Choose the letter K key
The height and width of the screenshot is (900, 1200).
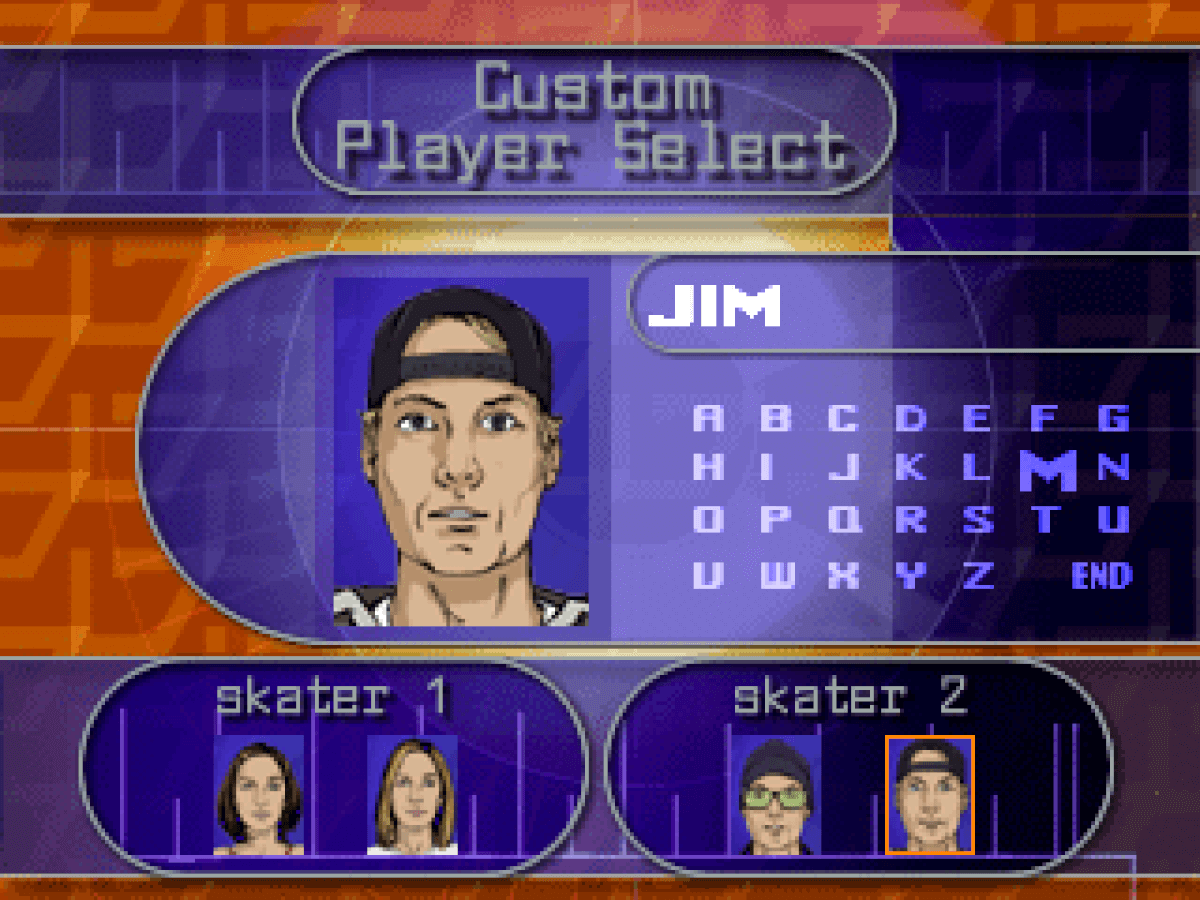tap(910, 468)
